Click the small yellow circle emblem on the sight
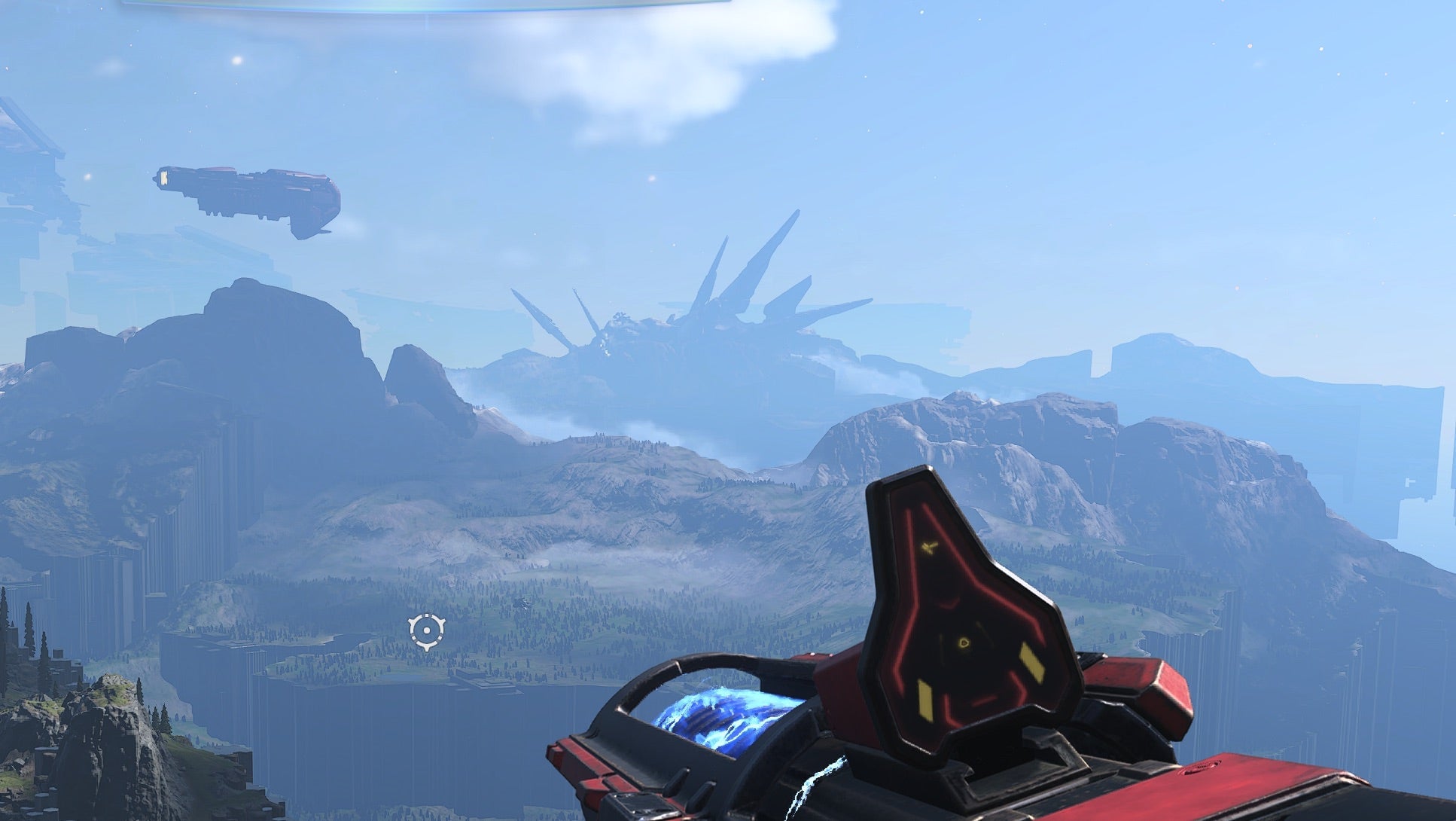The width and height of the screenshot is (1456, 821). click(963, 642)
